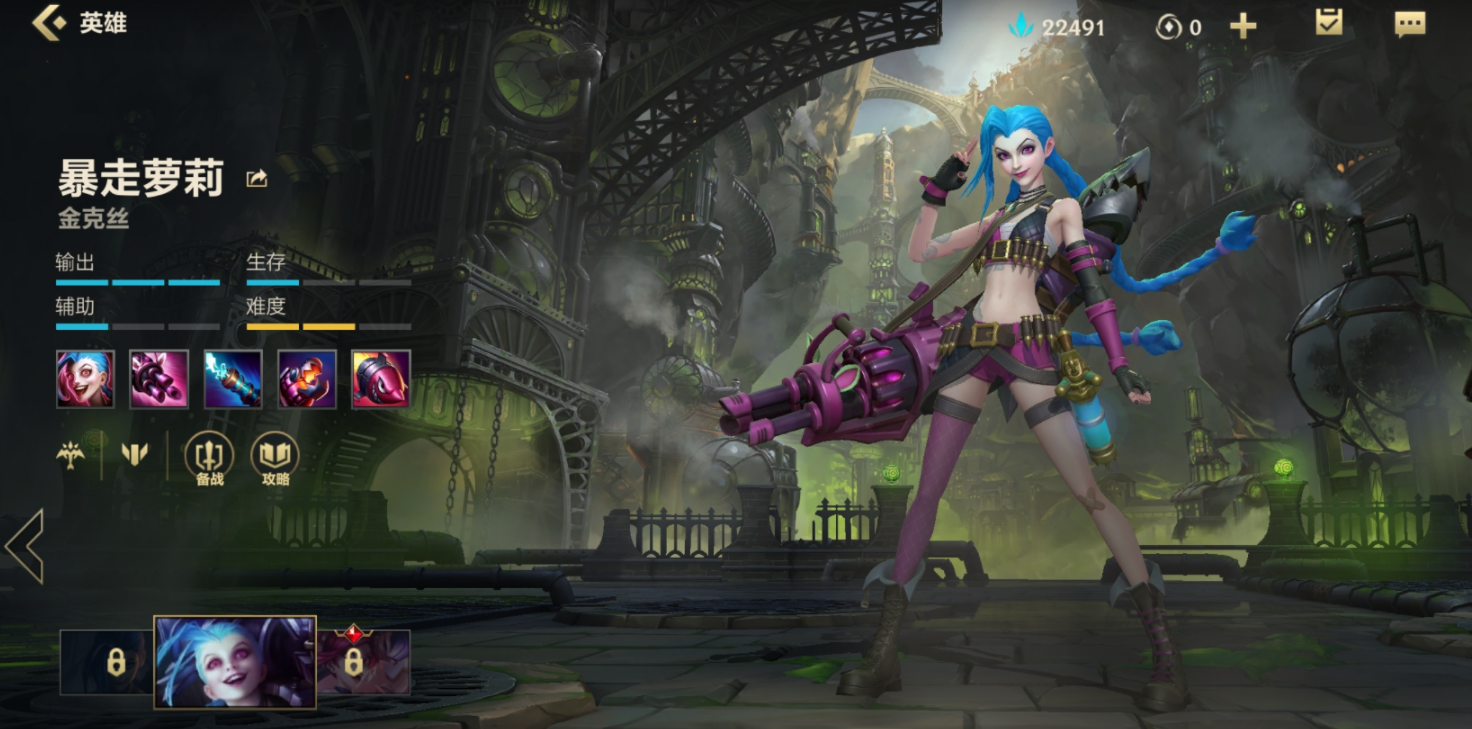Share Jinx via the share icon
The height and width of the screenshot is (729, 1472).
(257, 179)
